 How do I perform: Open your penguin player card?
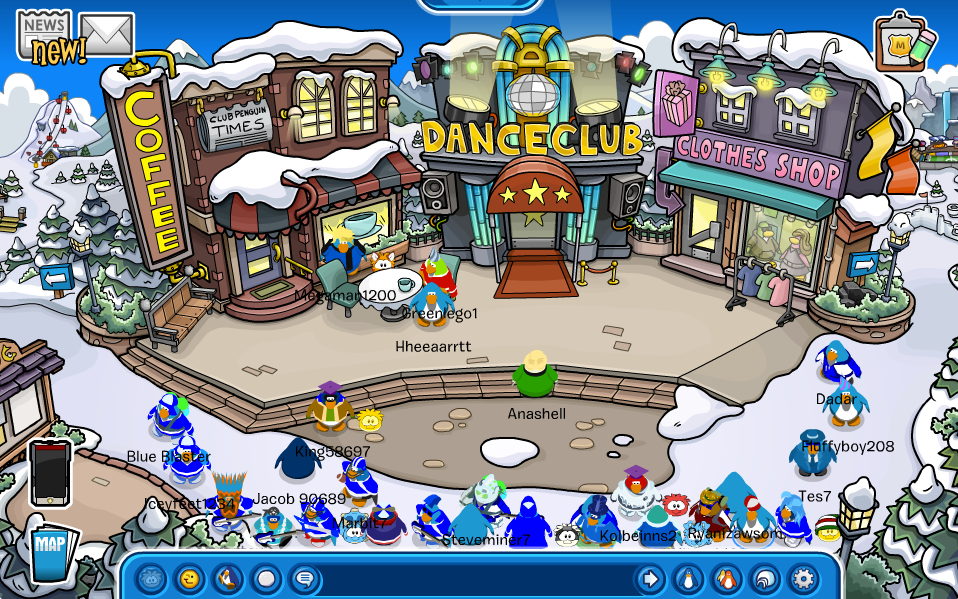coord(688,578)
